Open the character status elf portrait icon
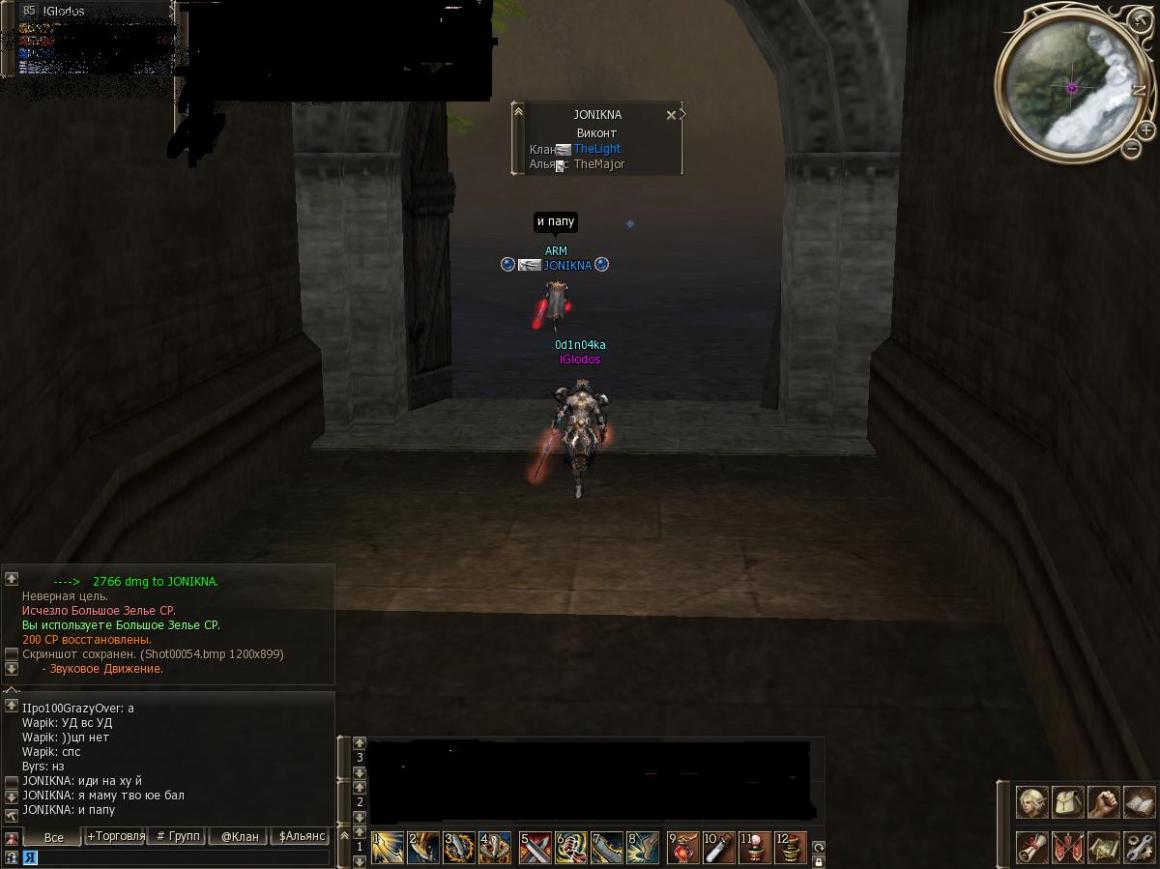The image size is (1160, 869). pyautogui.click(x=1032, y=801)
